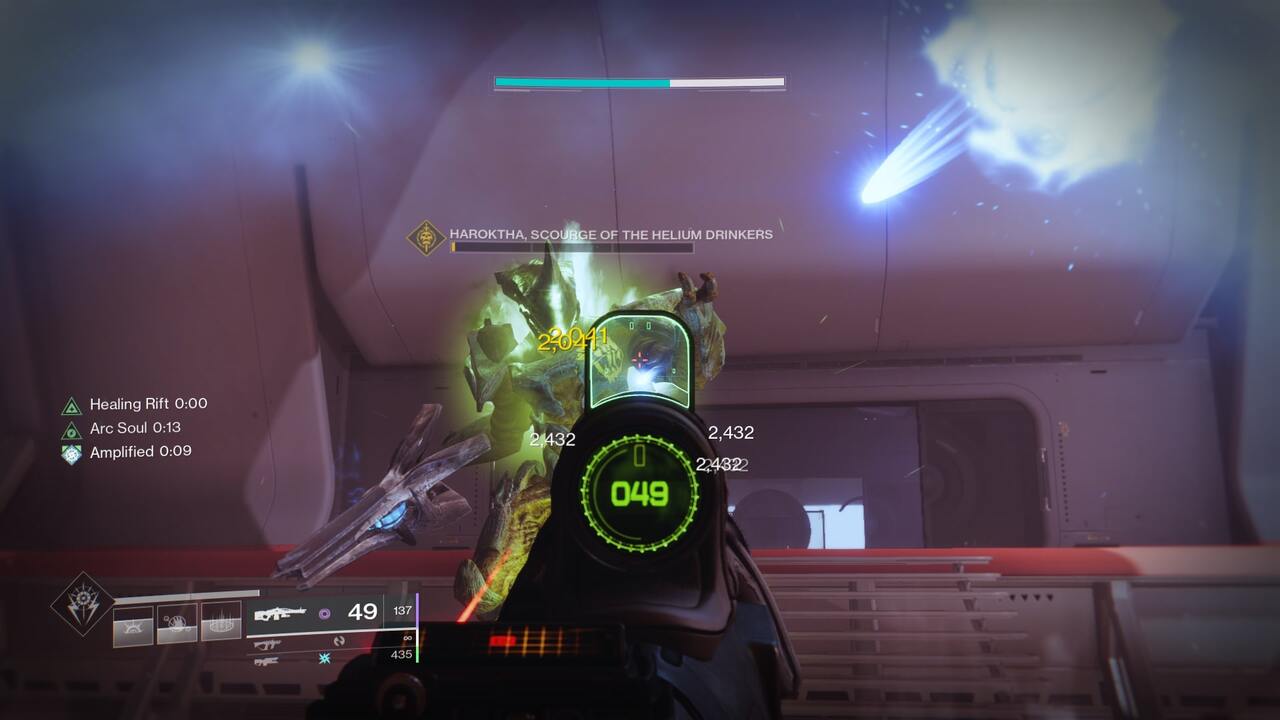
Task: Use the melee ability slot
Action: 177,624
